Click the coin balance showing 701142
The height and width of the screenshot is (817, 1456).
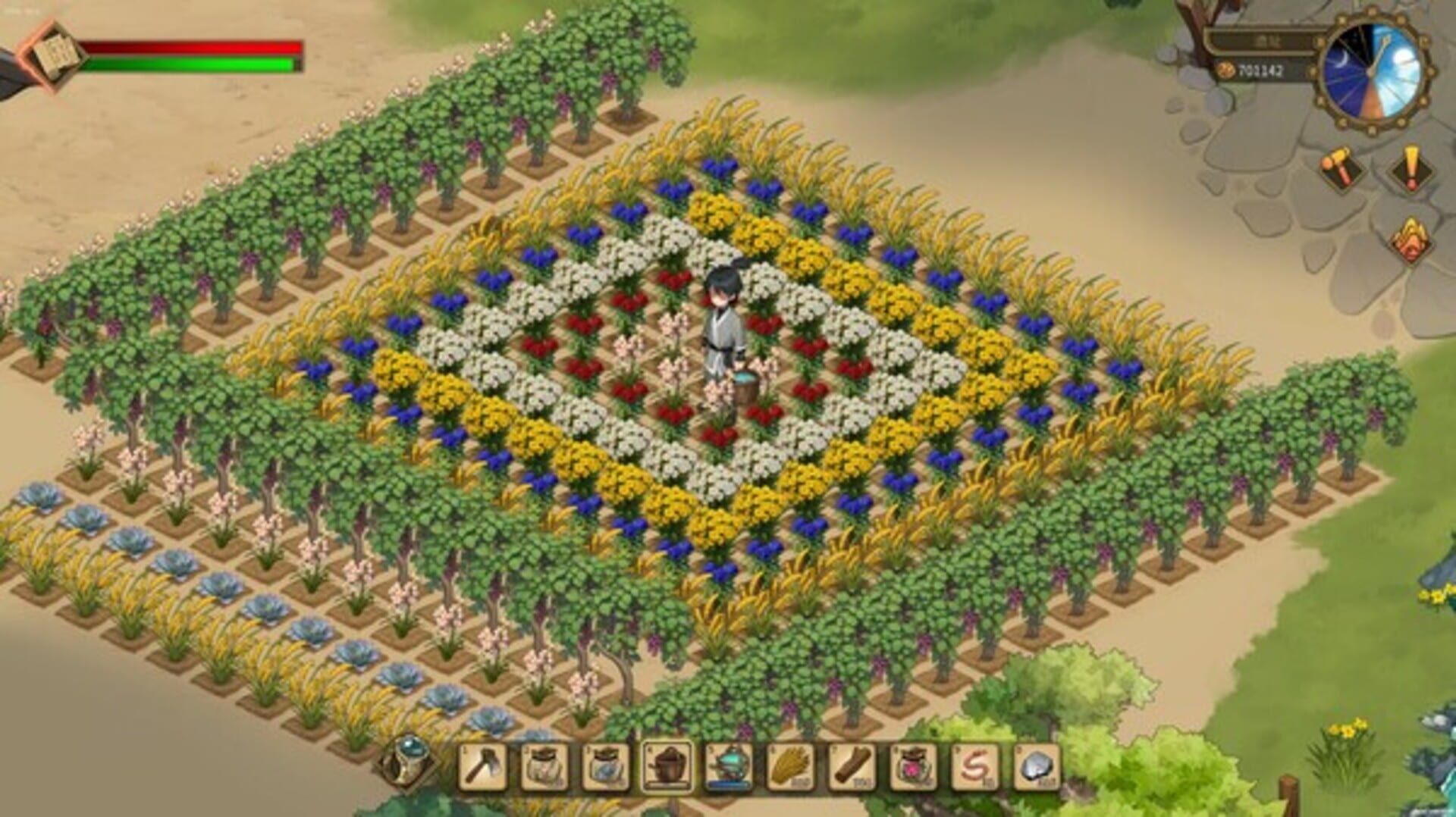point(1260,69)
